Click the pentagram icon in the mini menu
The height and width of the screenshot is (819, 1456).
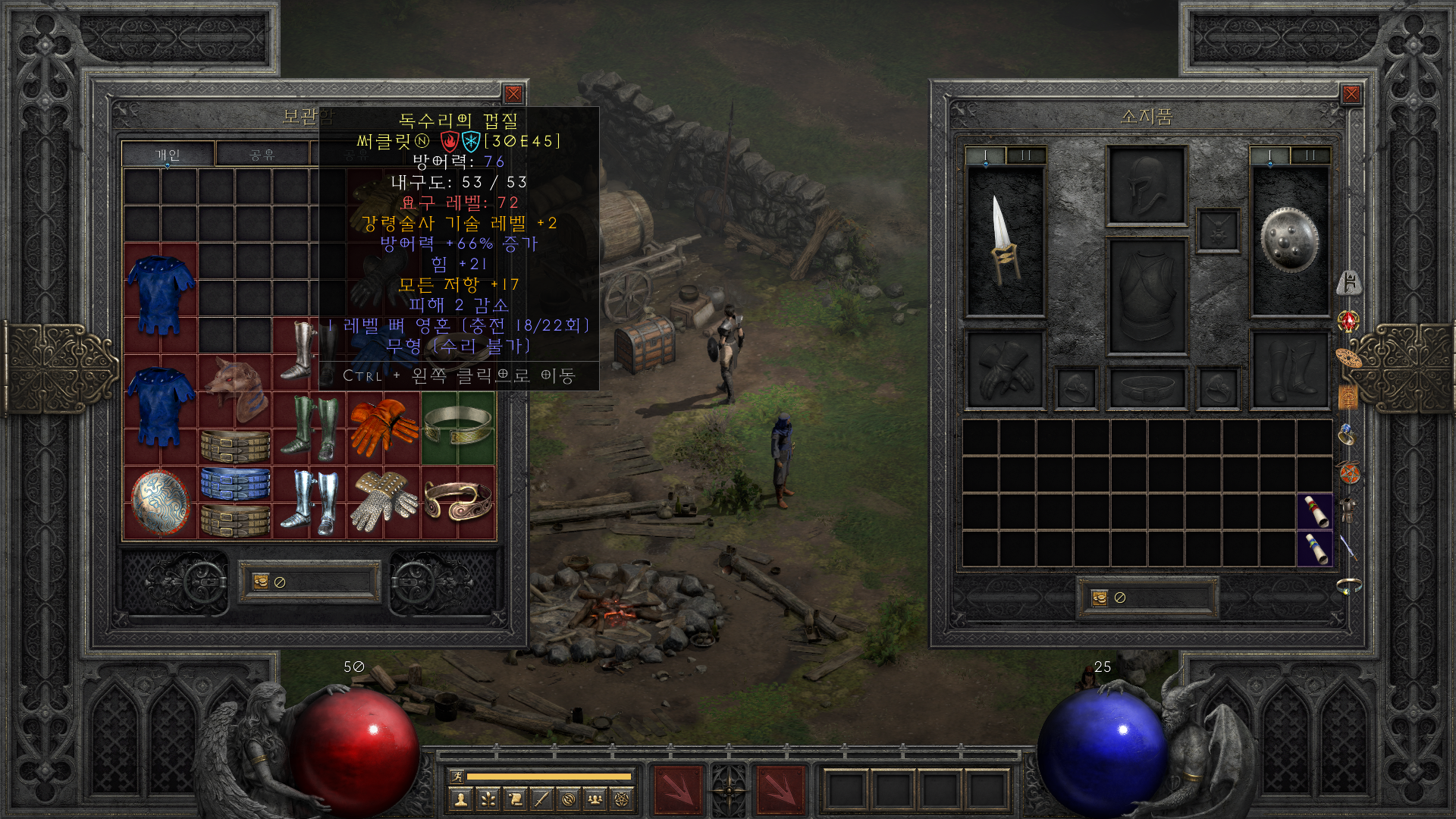pos(622,799)
